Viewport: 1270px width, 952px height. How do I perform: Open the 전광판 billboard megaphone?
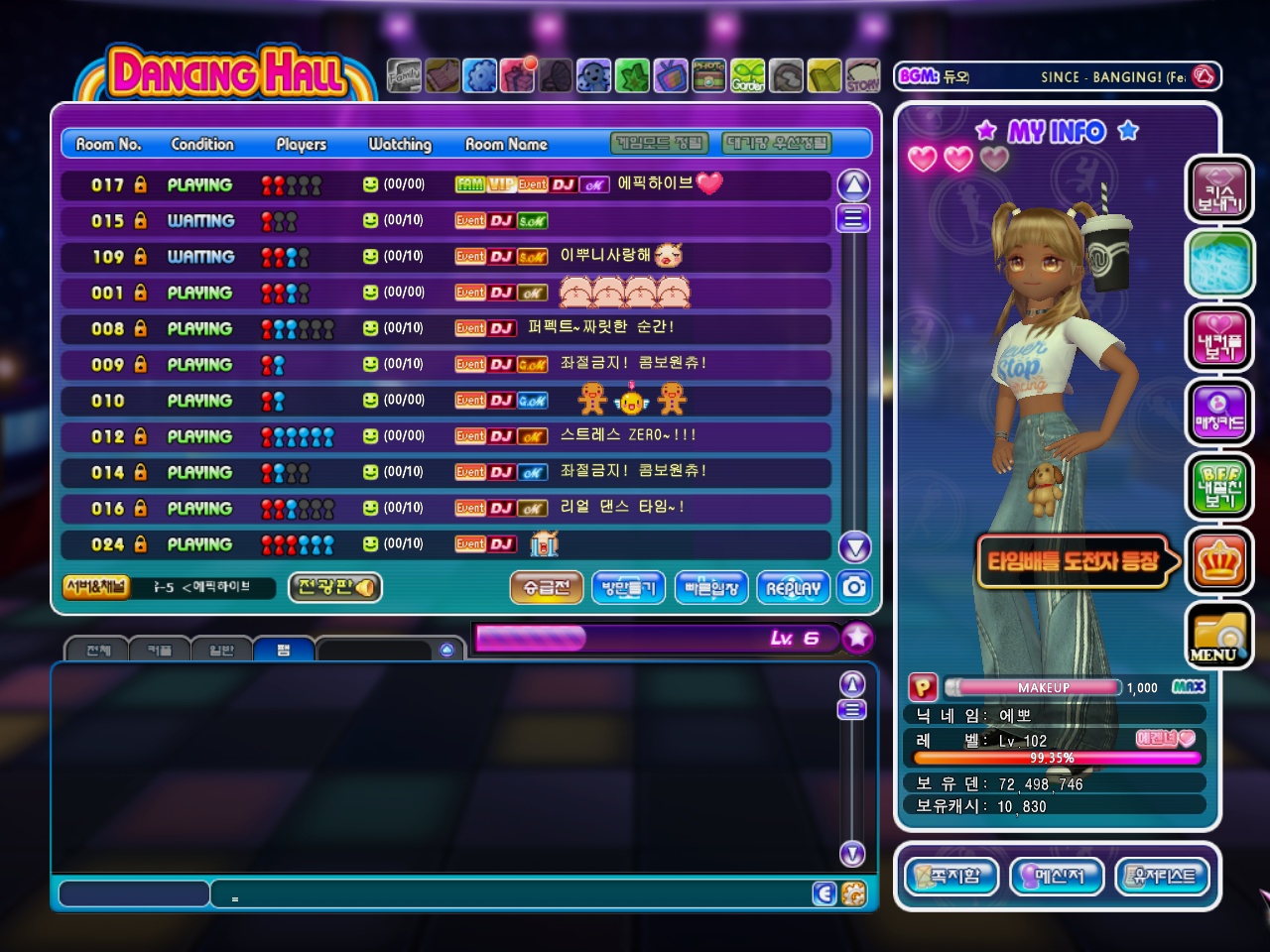coord(335,588)
